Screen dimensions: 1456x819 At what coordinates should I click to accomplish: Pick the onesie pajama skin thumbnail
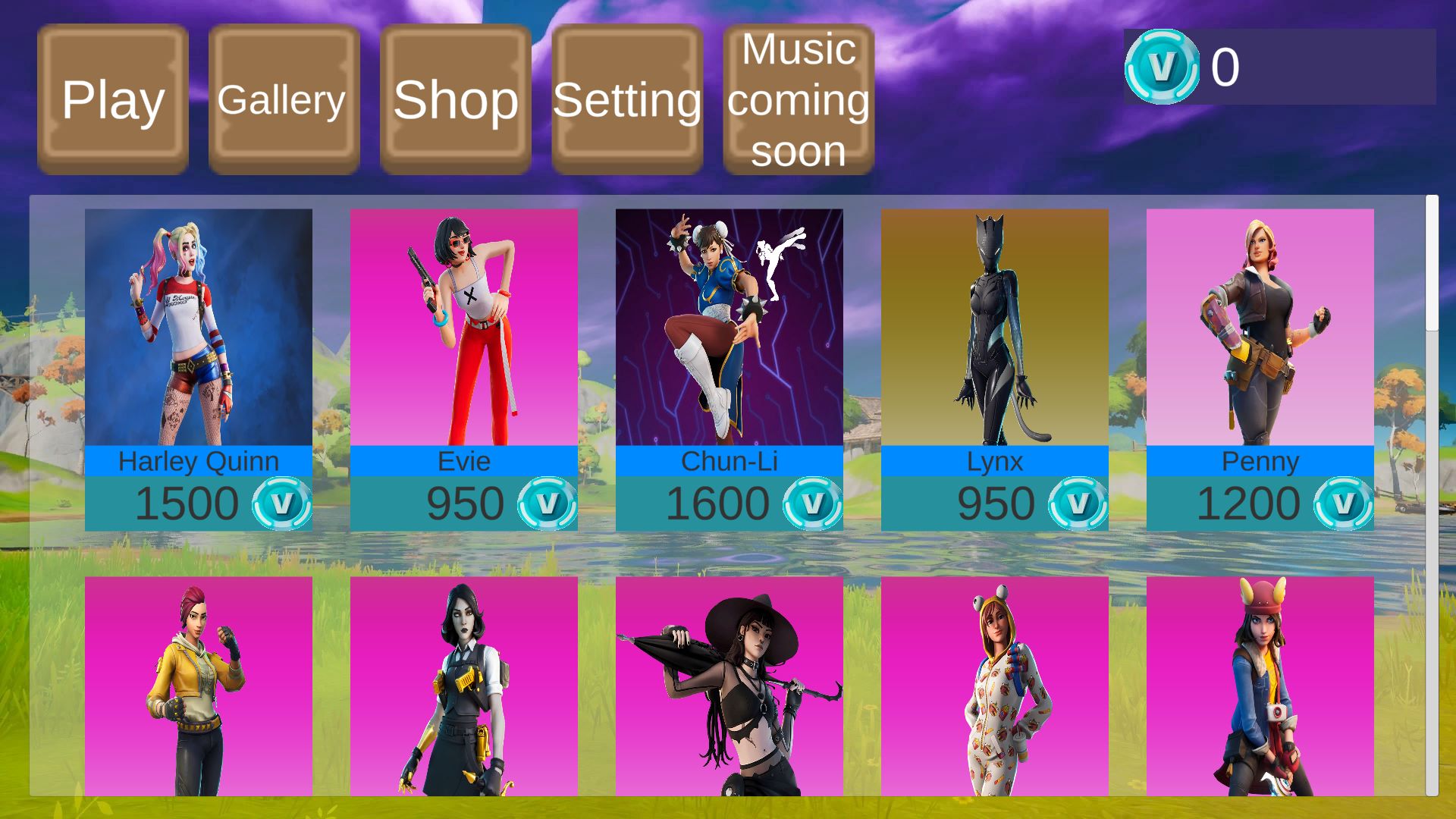(x=995, y=686)
